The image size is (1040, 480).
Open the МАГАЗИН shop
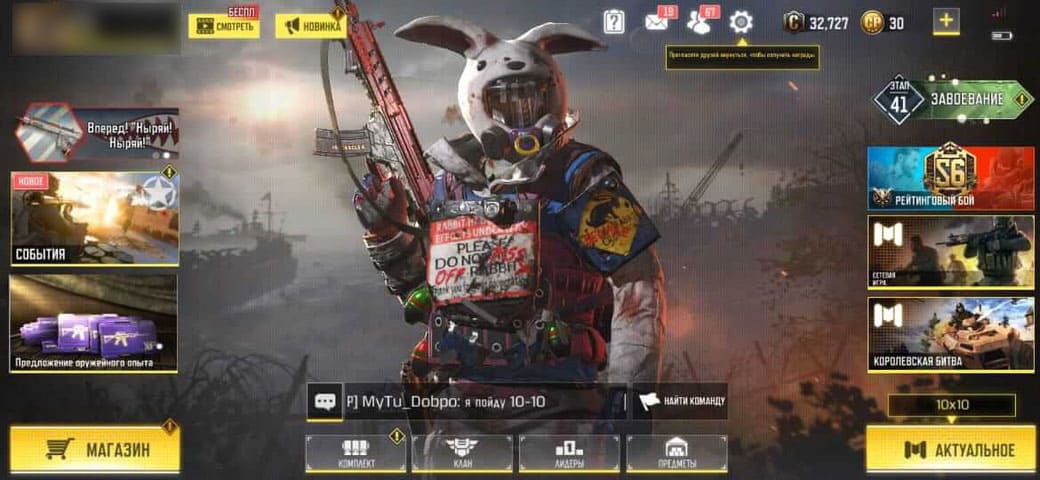[x=94, y=449]
